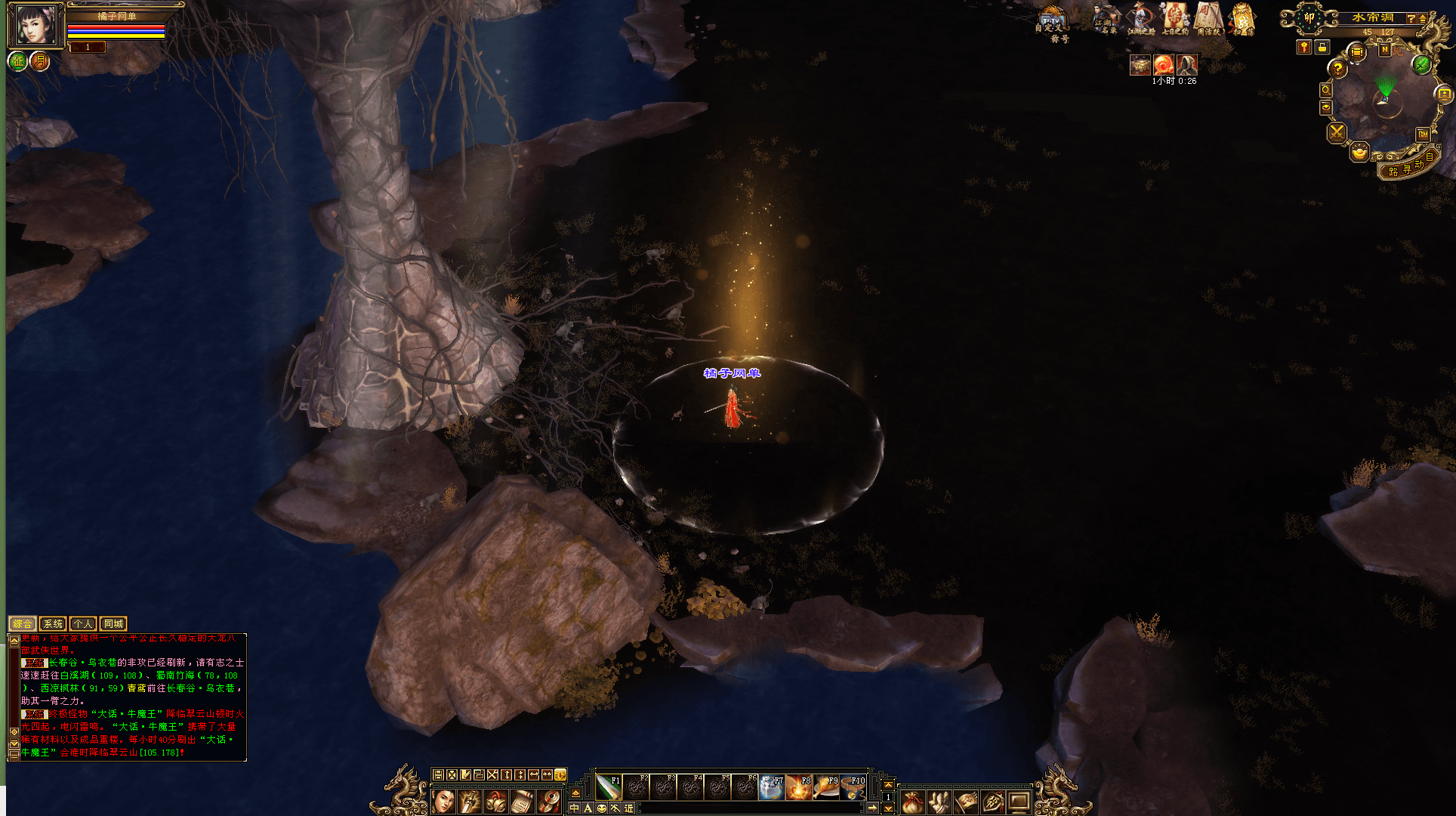Image resolution: width=1456 pixels, height=816 pixels.
Task: Select the 综合 chat tab
Action: tap(23, 623)
